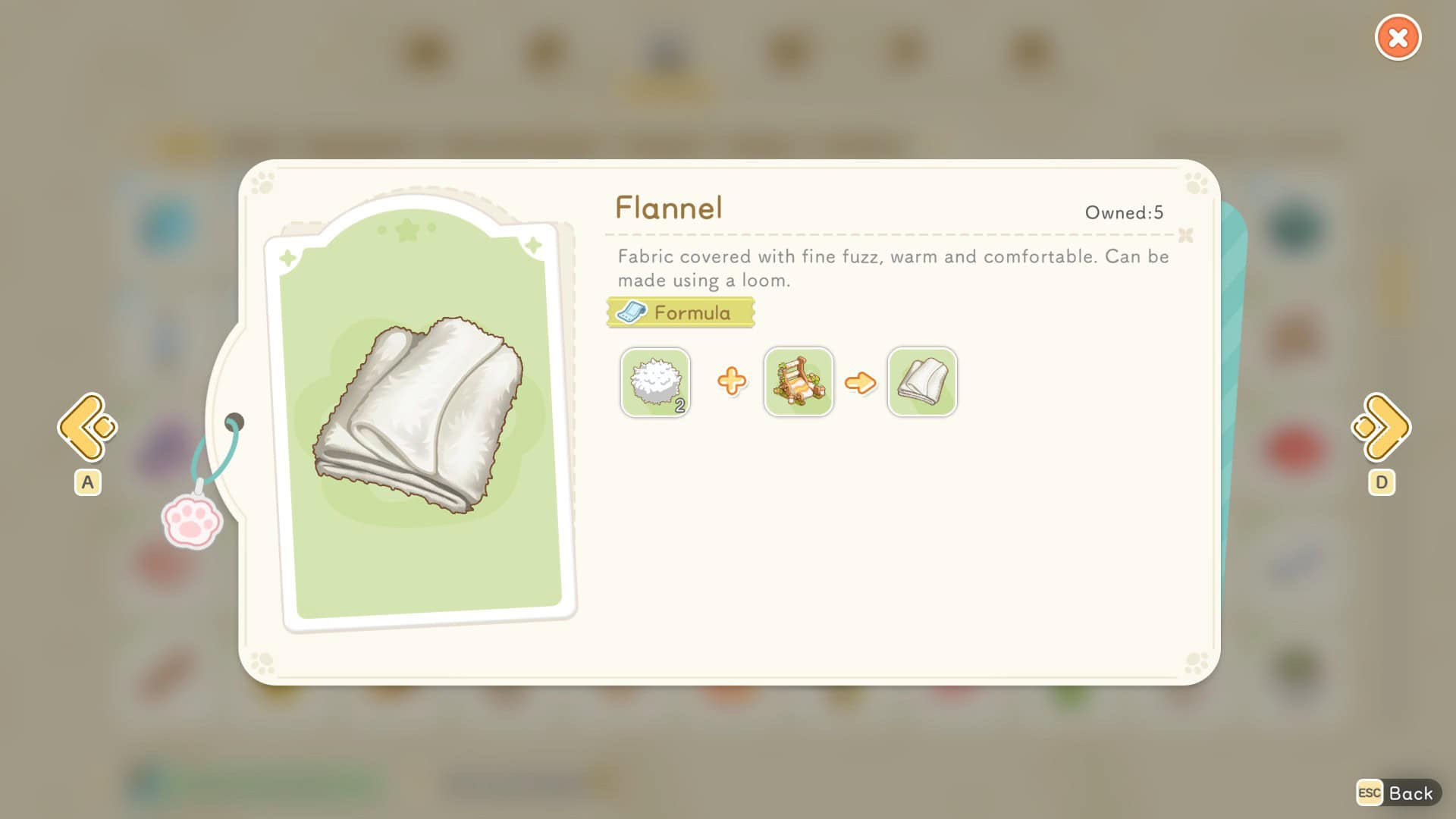Select the white fluff ingredient slot
Screen dimensions: 1456x819
click(655, 382)
